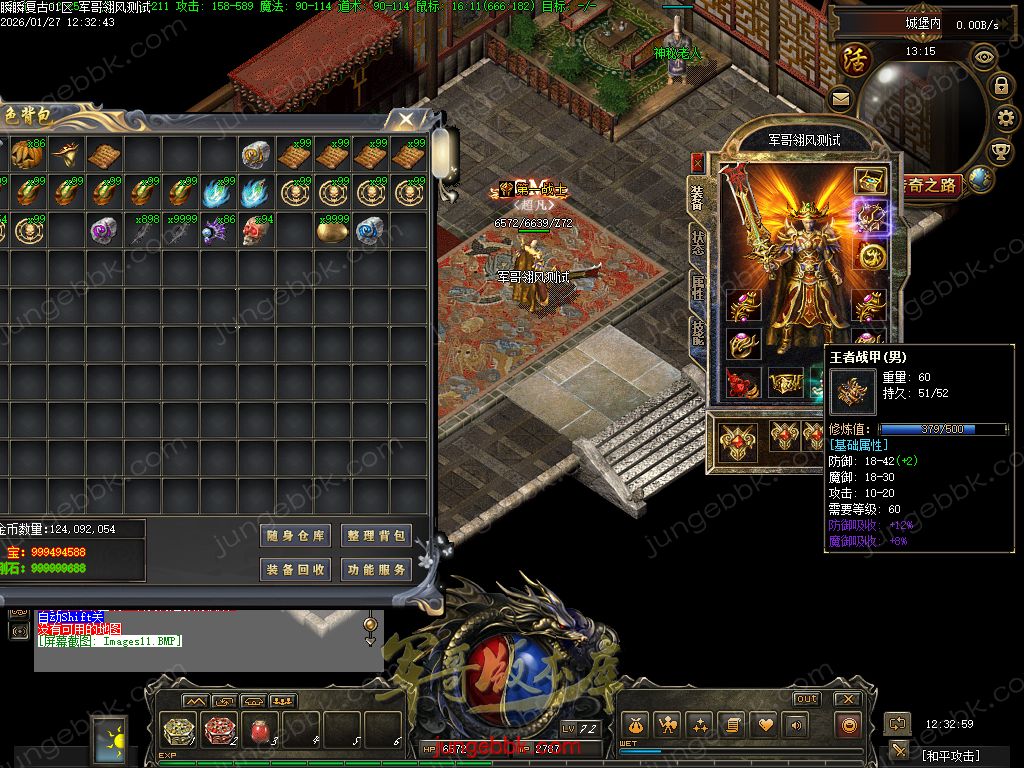Switch to the Attributes tab (属性)
Screen dimensions: 1024x768
[696, 289]
